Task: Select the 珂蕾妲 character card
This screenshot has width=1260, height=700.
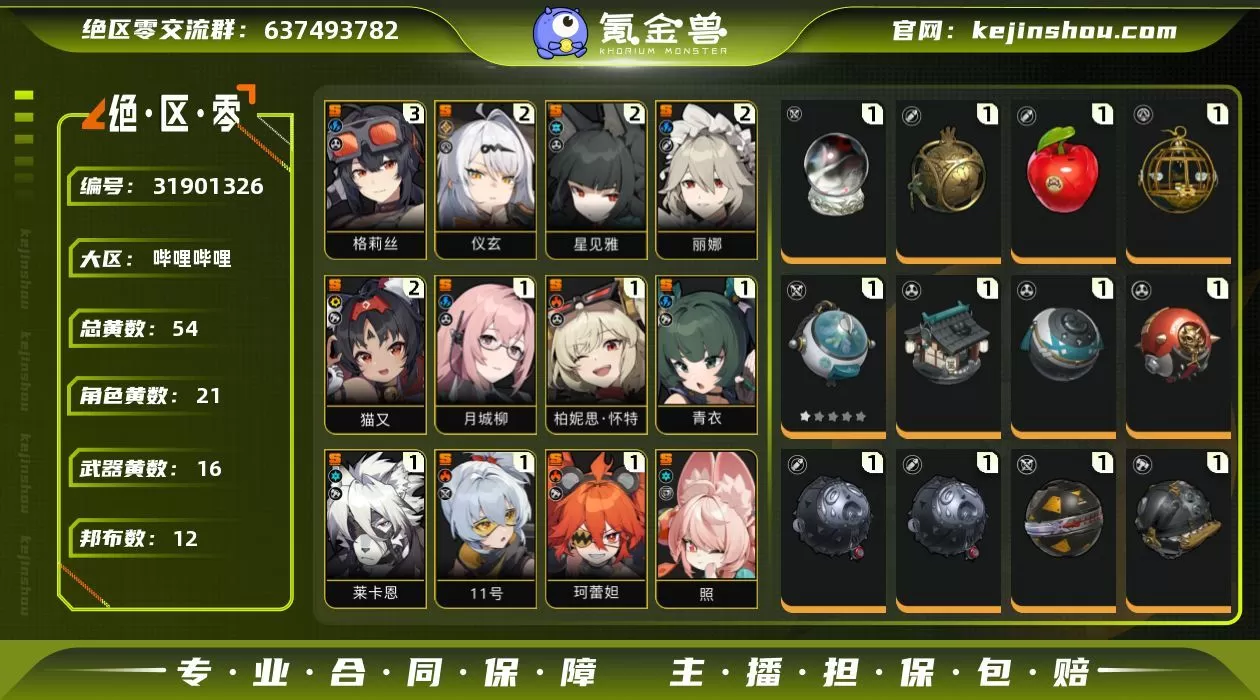Action: tap(596, 527)
